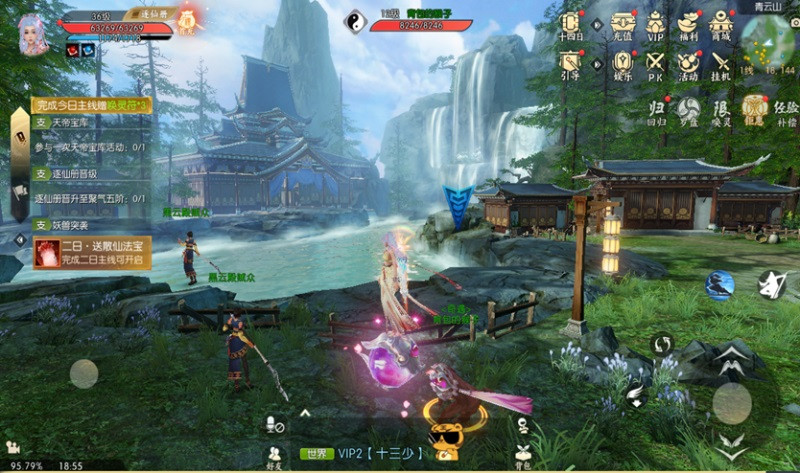Image resolution: width=800 pixels, height=473 pixels.
Task: Open the 充值 recharge chest icon
Action: coord(624,24)
